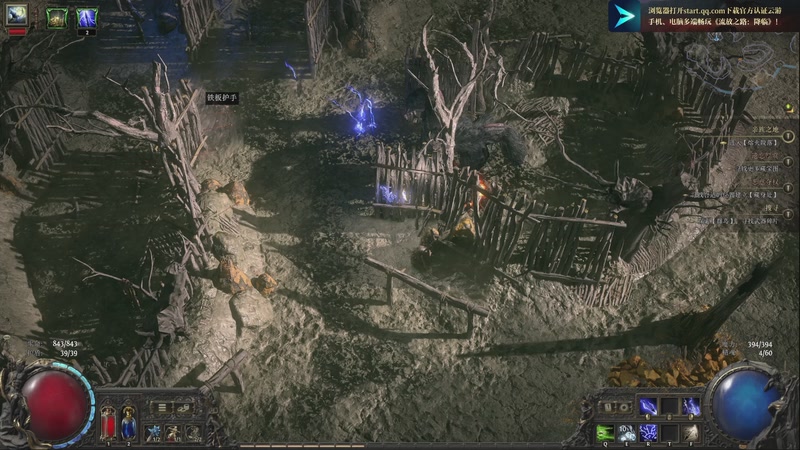Open the three-line menu button
Screen dimensions: 800x450
(x=162, y=408)
